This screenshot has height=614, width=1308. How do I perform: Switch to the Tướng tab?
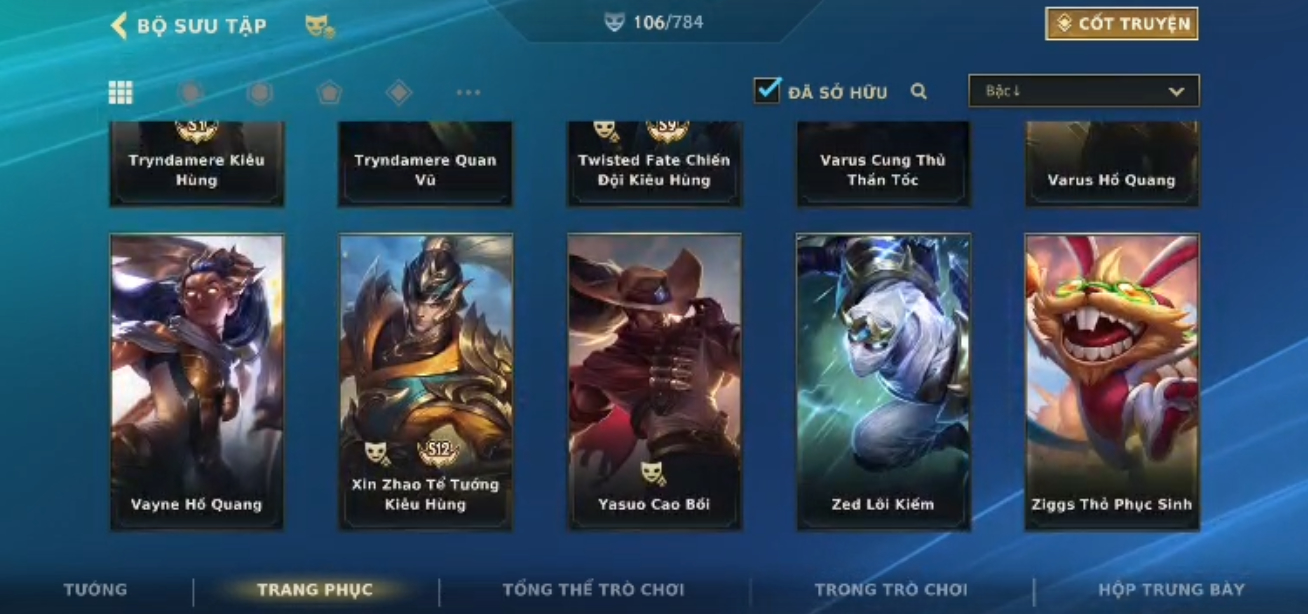96,589
